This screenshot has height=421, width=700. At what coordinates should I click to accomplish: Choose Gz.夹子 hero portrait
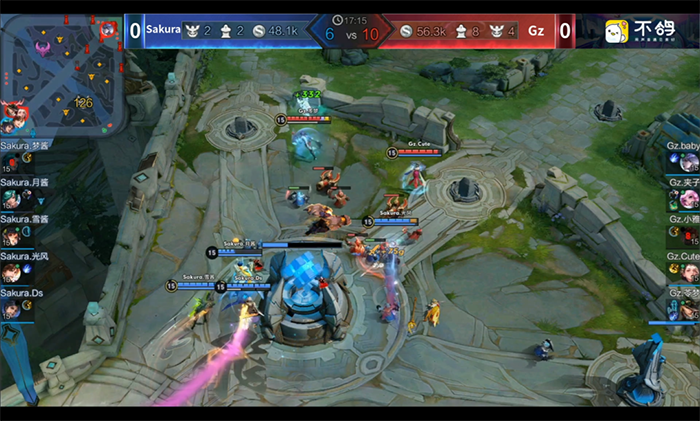tap(689, 199)
